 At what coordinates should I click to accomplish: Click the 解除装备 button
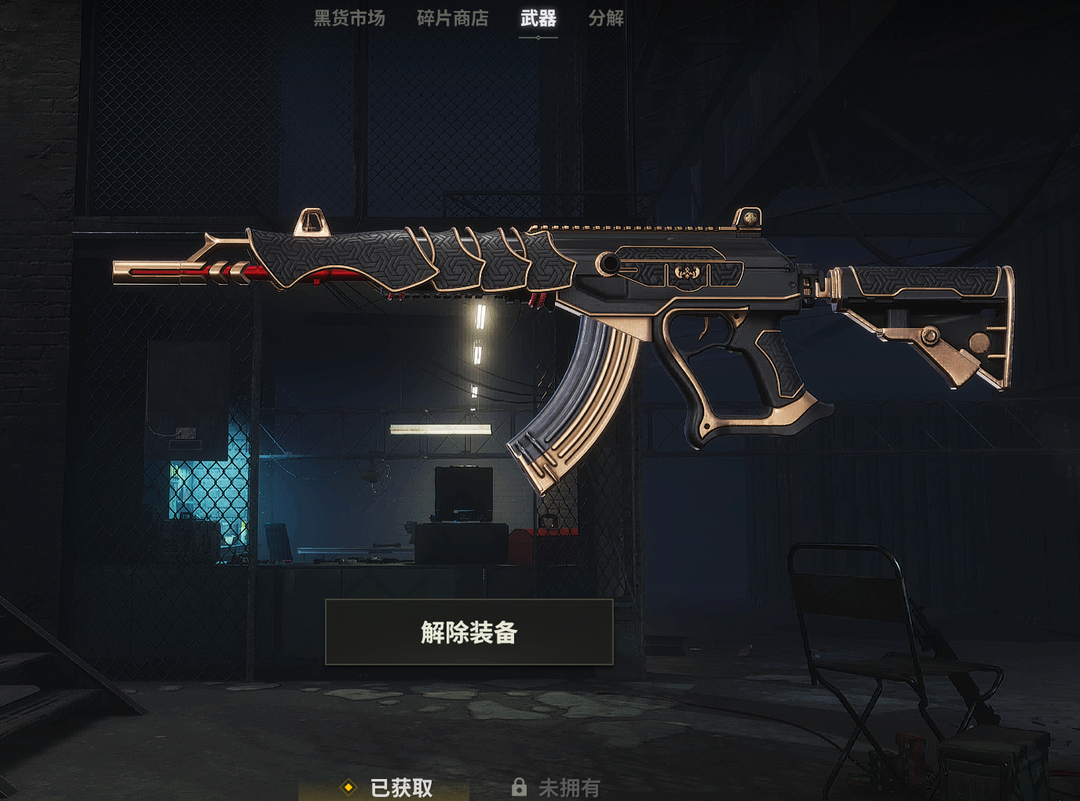click(x=469, y=632)
